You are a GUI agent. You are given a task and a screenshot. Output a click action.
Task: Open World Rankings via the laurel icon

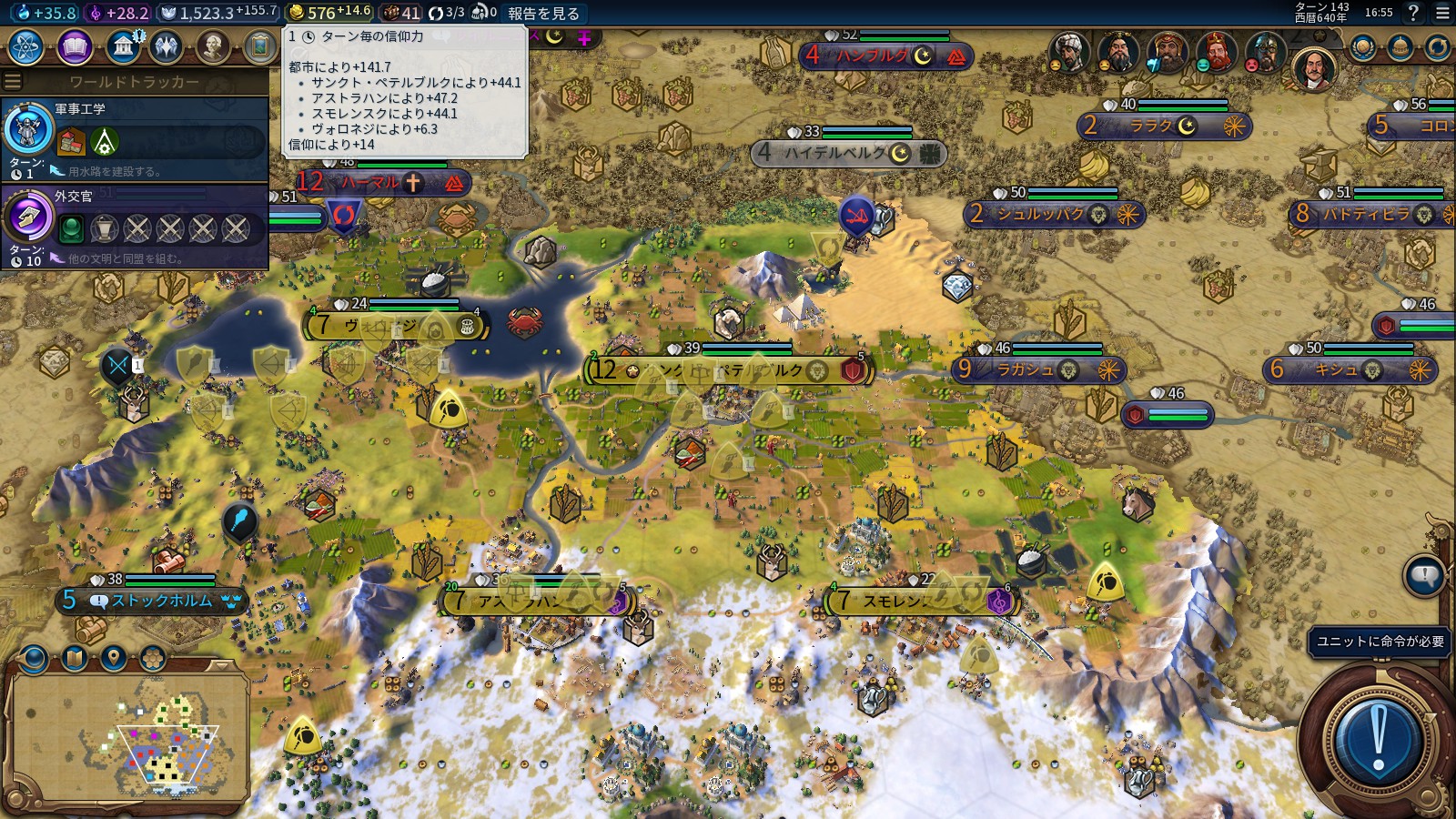coord(1362,45)
